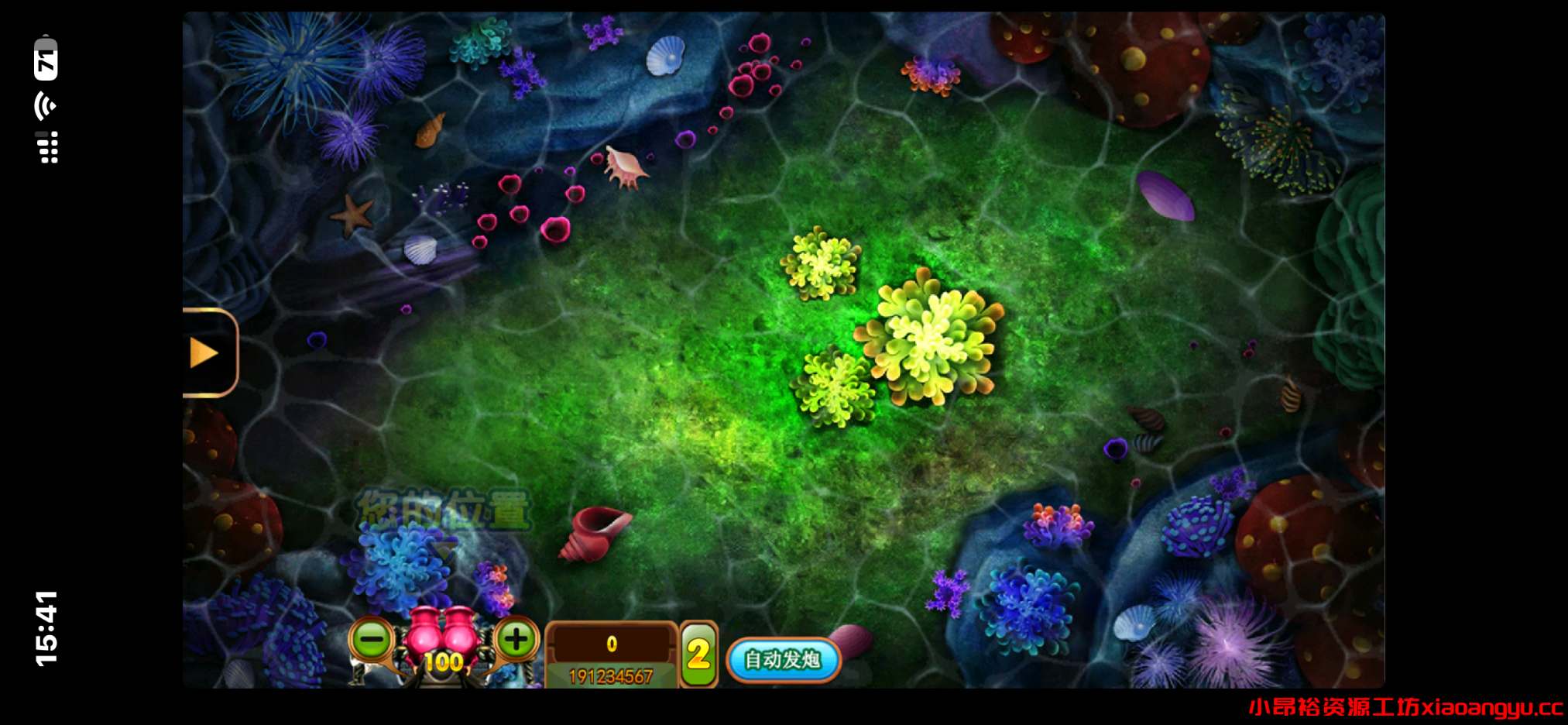The image size is (1568, 725).
Task: Increase cannon bet with plus button
Action: (516, 640)
